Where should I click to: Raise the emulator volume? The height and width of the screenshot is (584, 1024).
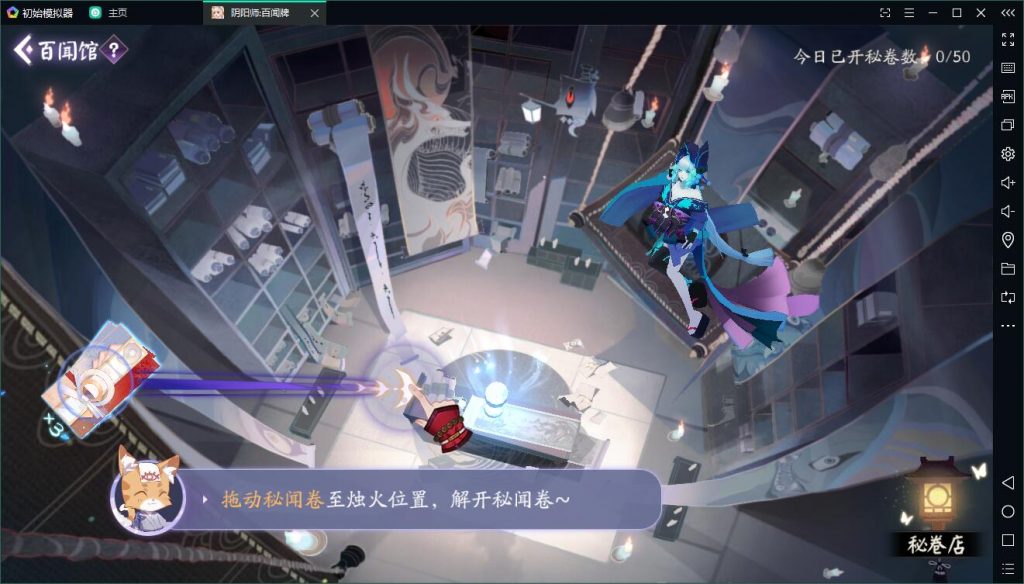click(1007, 183)
